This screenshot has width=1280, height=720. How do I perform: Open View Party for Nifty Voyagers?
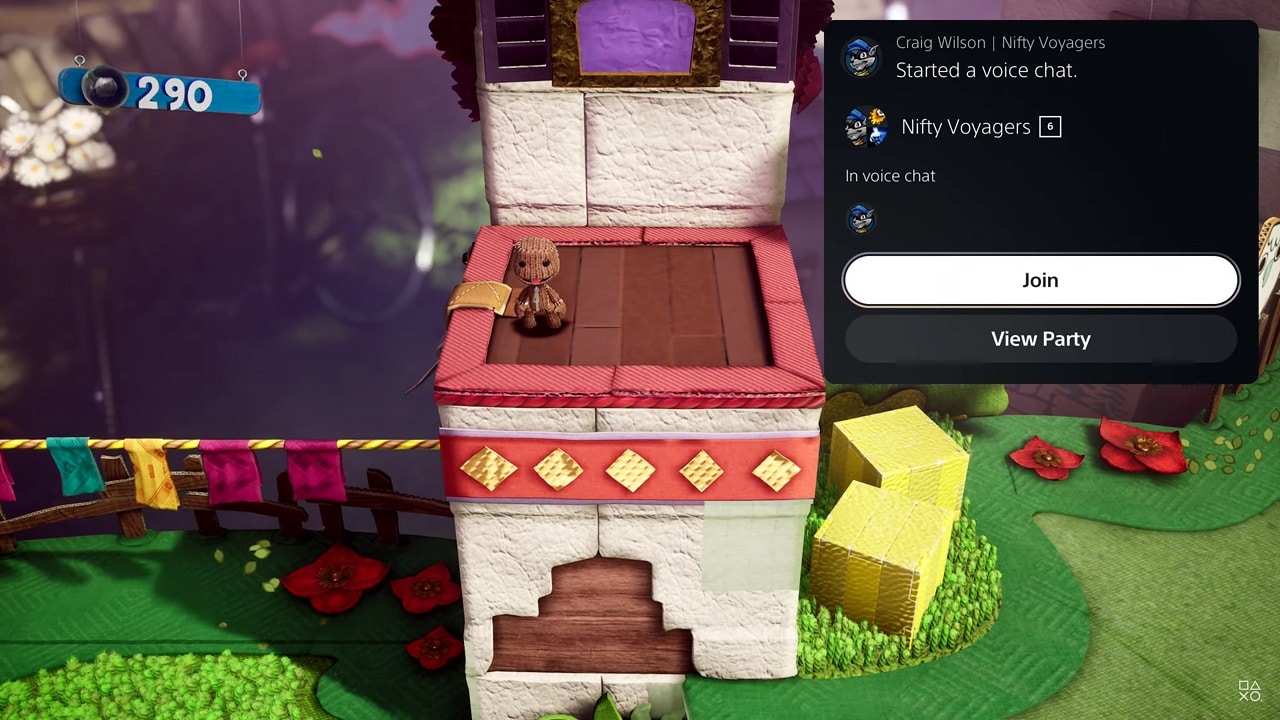(1040, 339)
